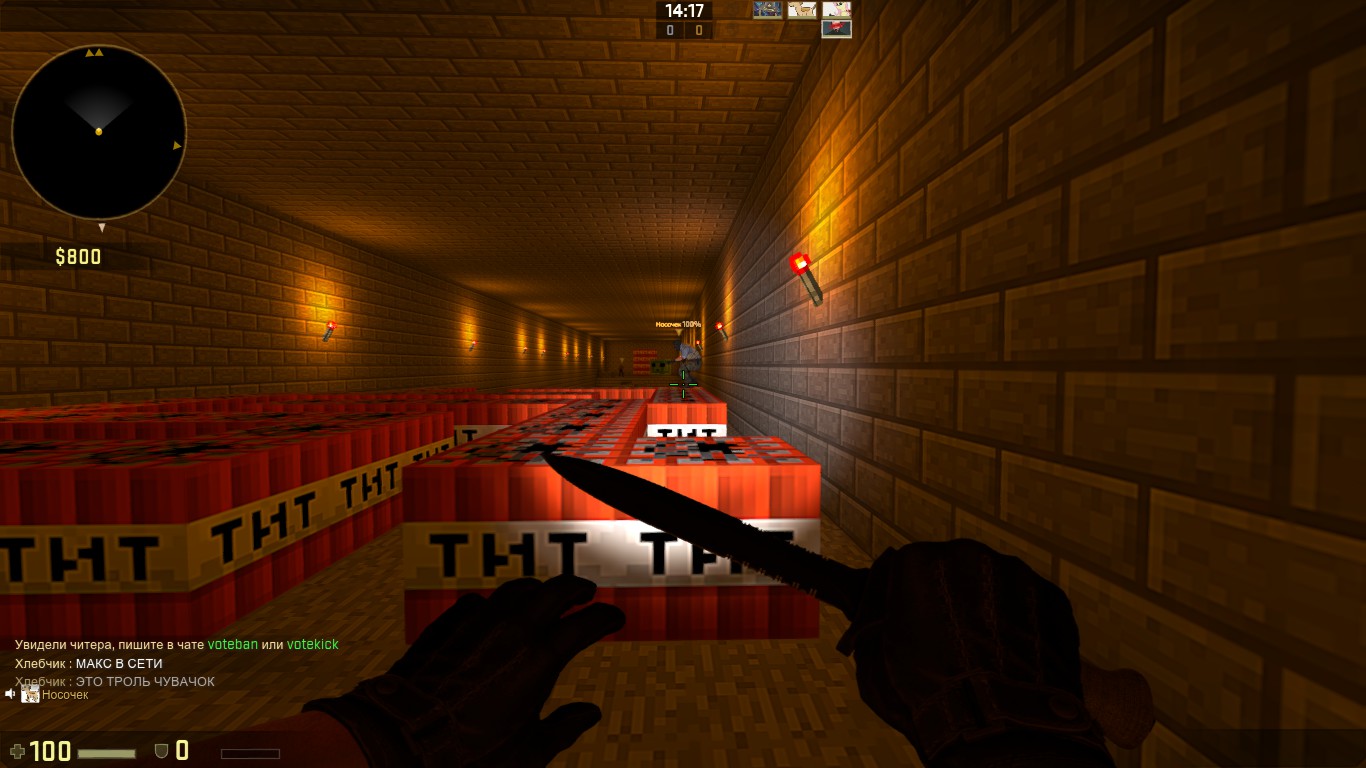Click the speaker icon beside Носочек

[x=10, y=694]
